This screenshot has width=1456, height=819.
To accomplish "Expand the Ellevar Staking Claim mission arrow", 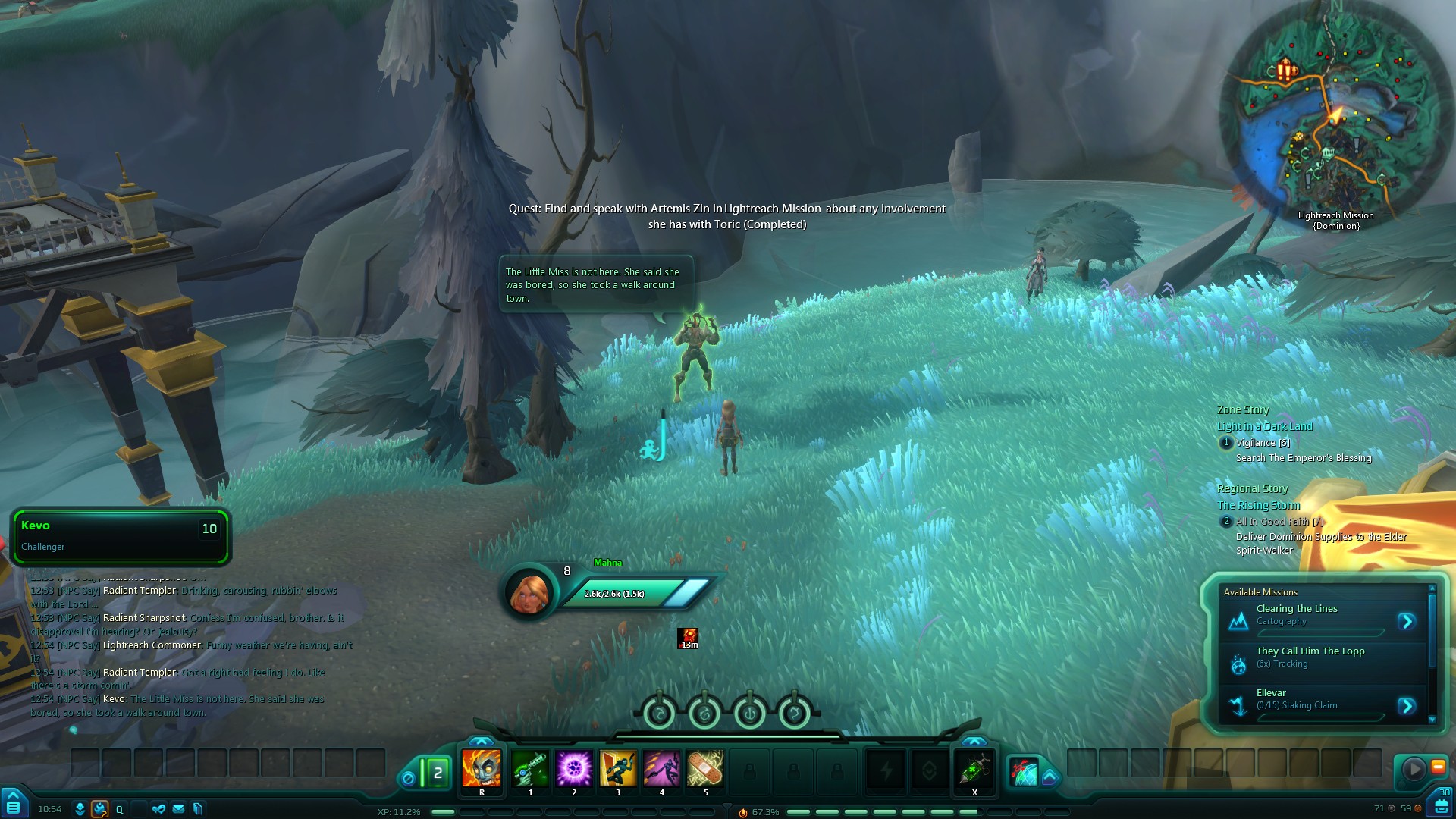I will point(1407,706).
